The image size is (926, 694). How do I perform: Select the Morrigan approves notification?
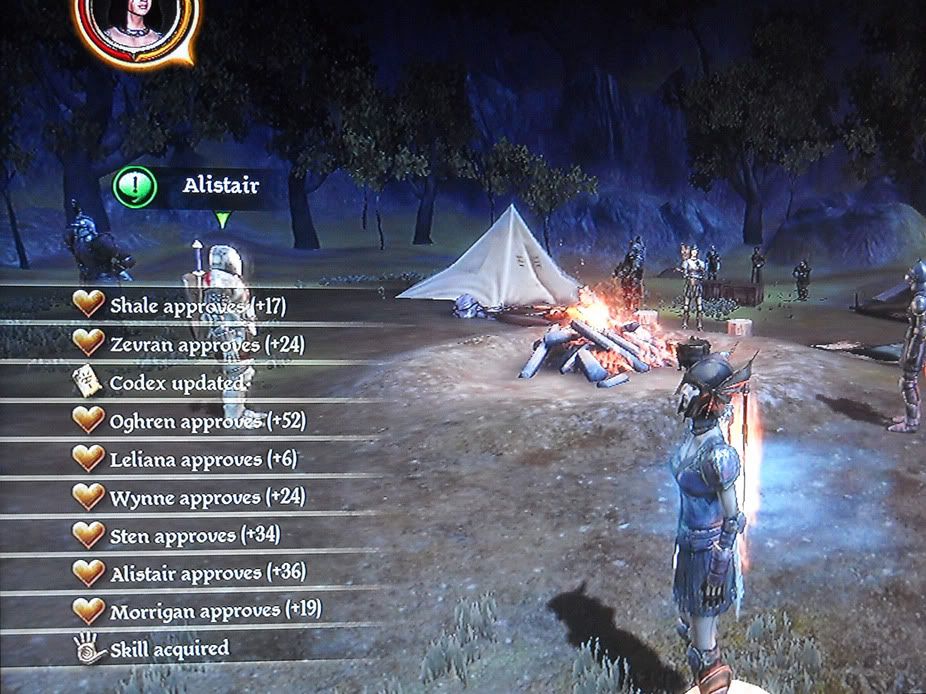pos(215,610)
